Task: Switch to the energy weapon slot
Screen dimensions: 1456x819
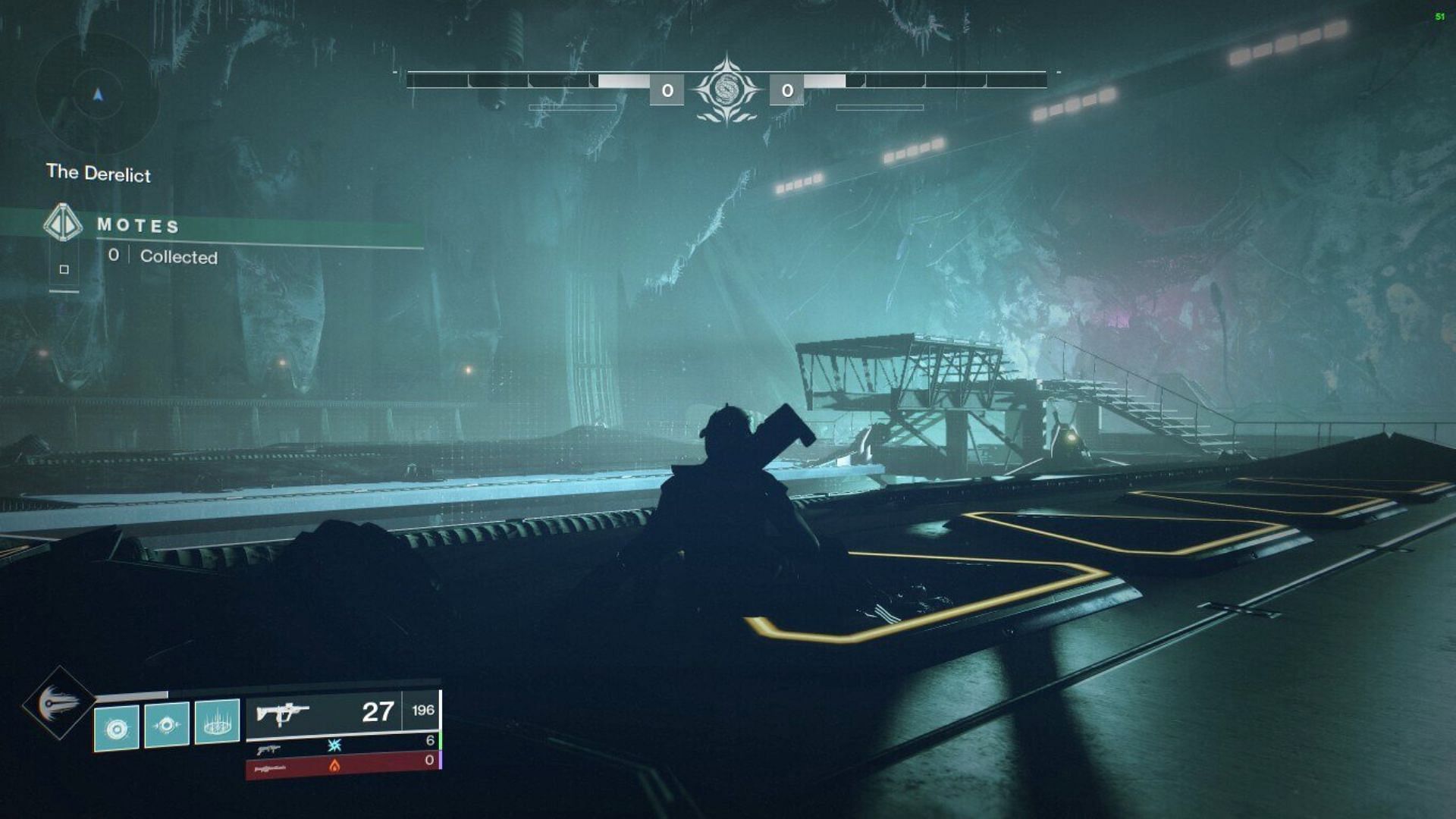Action: pos(343,745)
